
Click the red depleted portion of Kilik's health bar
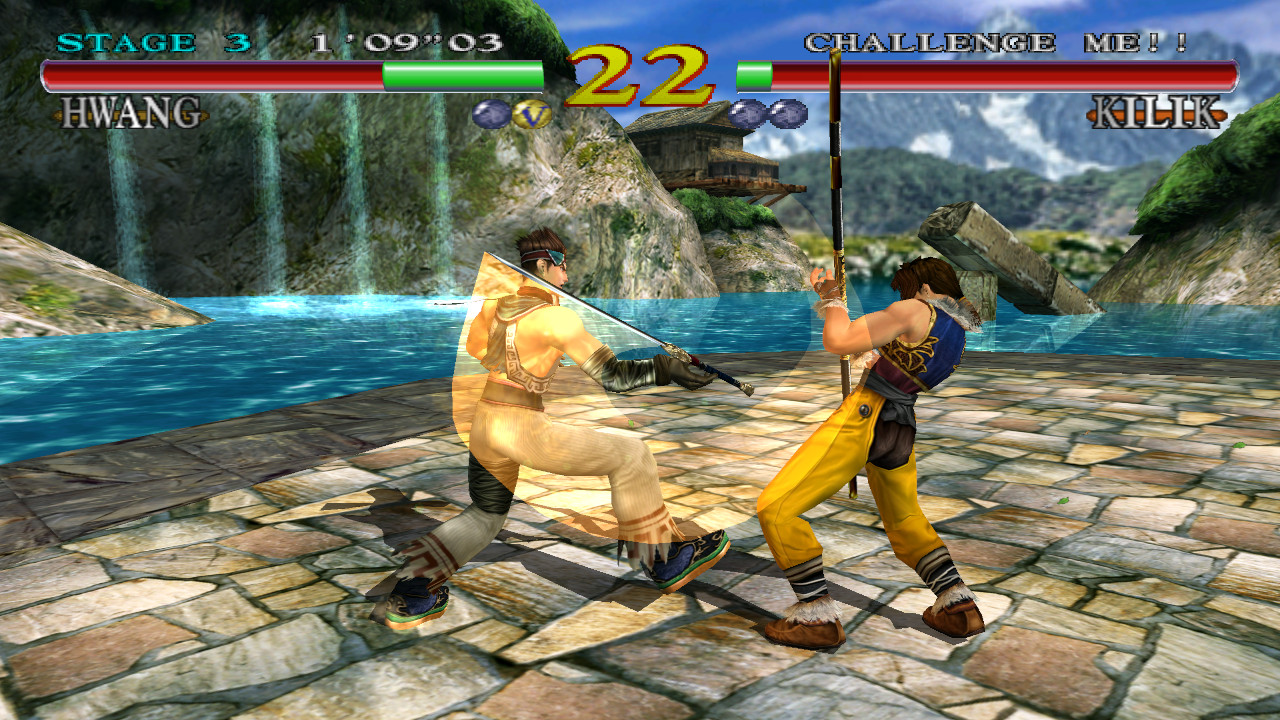coord(1000,72)
